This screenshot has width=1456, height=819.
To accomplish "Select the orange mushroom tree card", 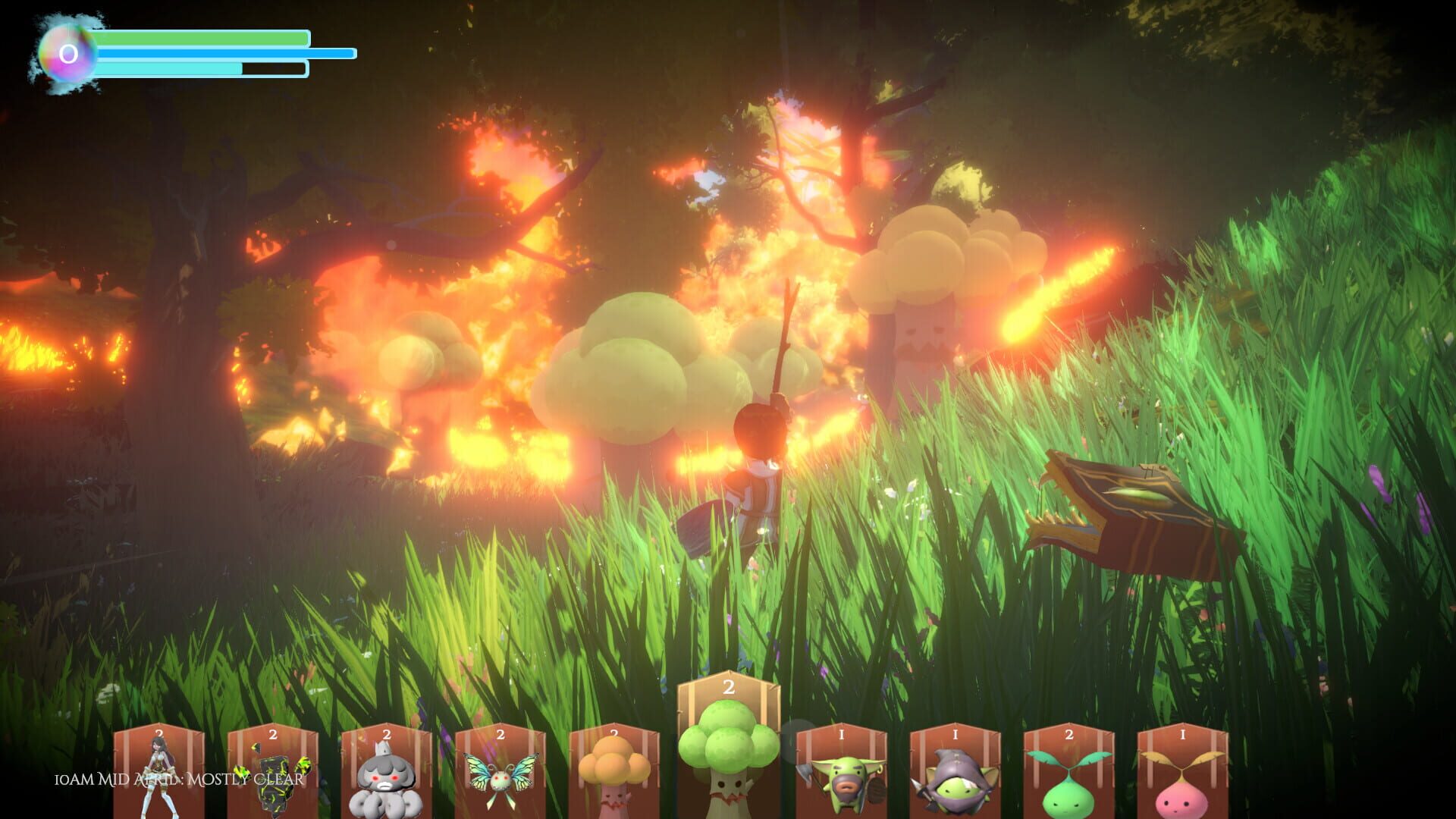I will pos(614,773).
